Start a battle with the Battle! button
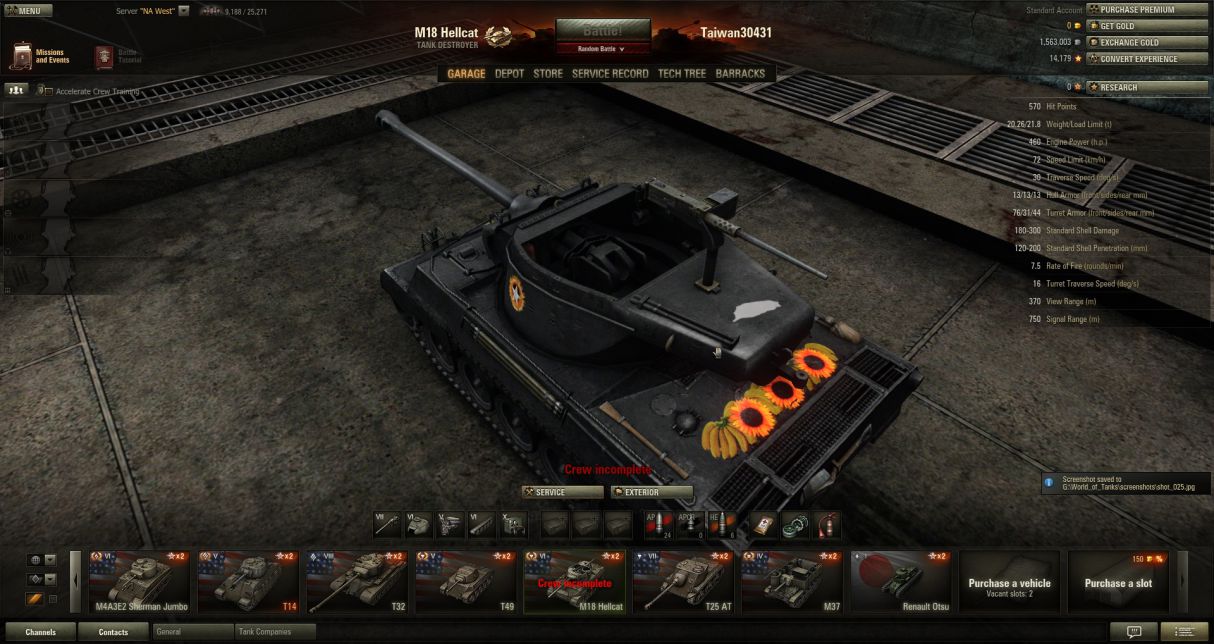The width and height of the screenshot is (1214, 644). pos(603,30)
